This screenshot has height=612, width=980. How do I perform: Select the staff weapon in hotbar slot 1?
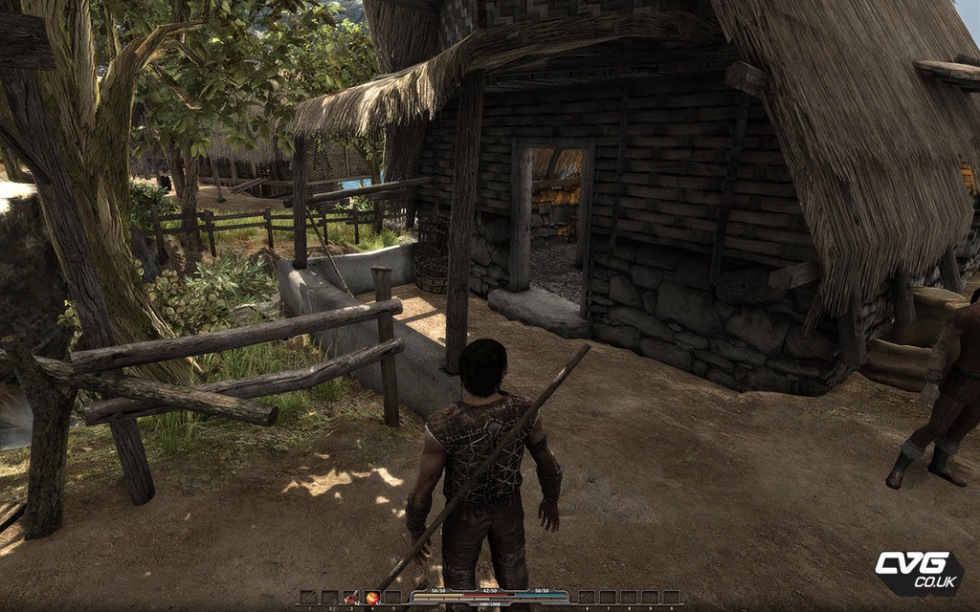(309, 597)
